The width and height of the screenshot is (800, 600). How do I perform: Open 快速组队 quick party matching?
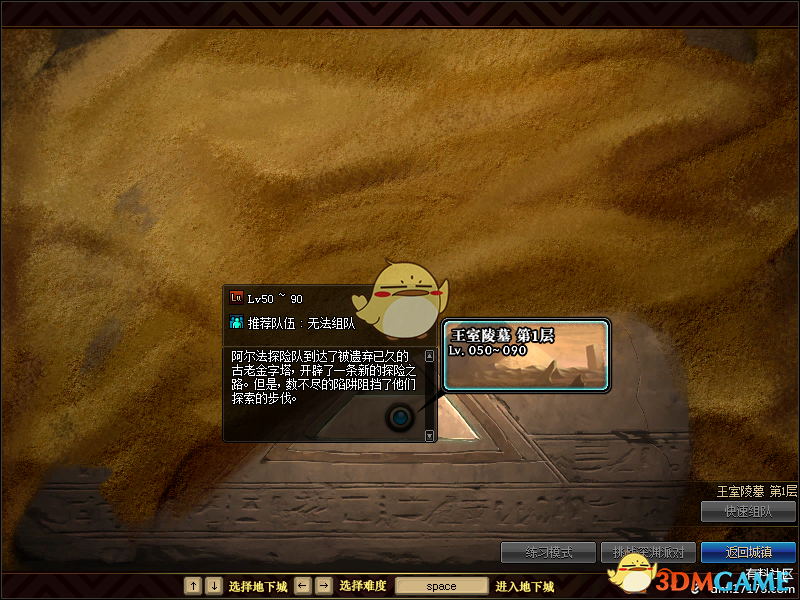(748, 511)
